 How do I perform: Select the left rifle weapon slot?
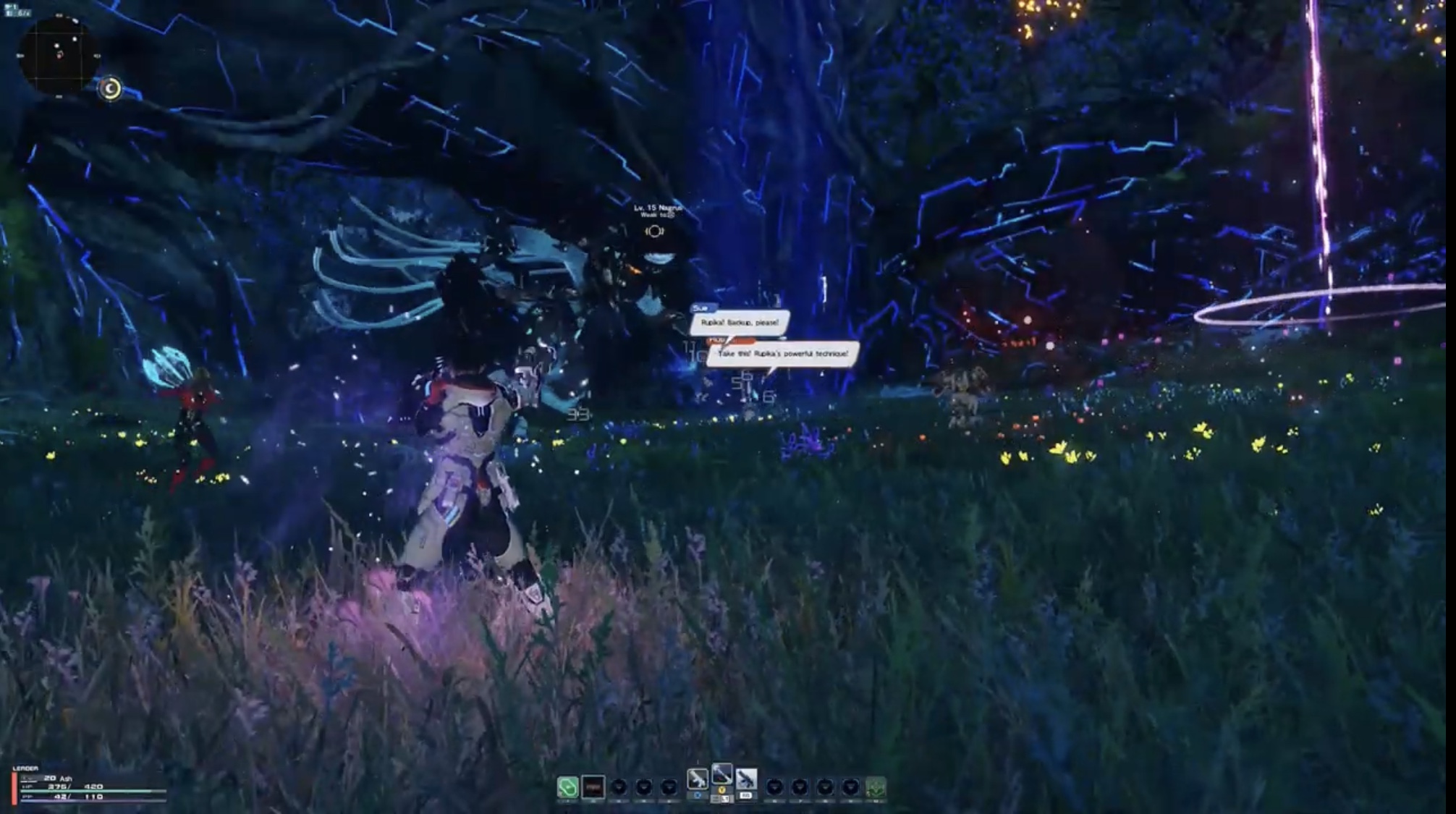(x=697, y=779)
